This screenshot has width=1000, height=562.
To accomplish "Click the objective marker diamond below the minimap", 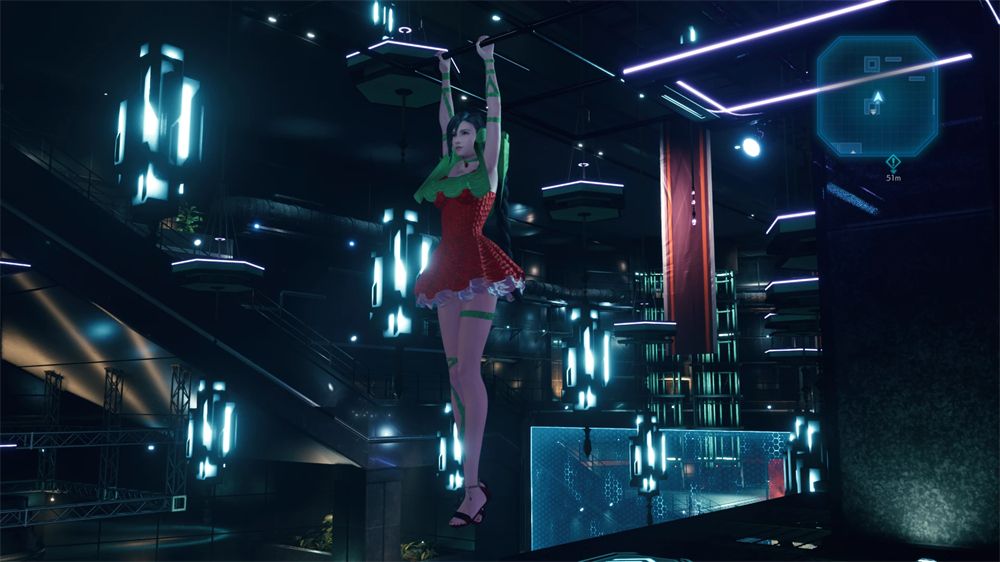I will coord(893,161).
